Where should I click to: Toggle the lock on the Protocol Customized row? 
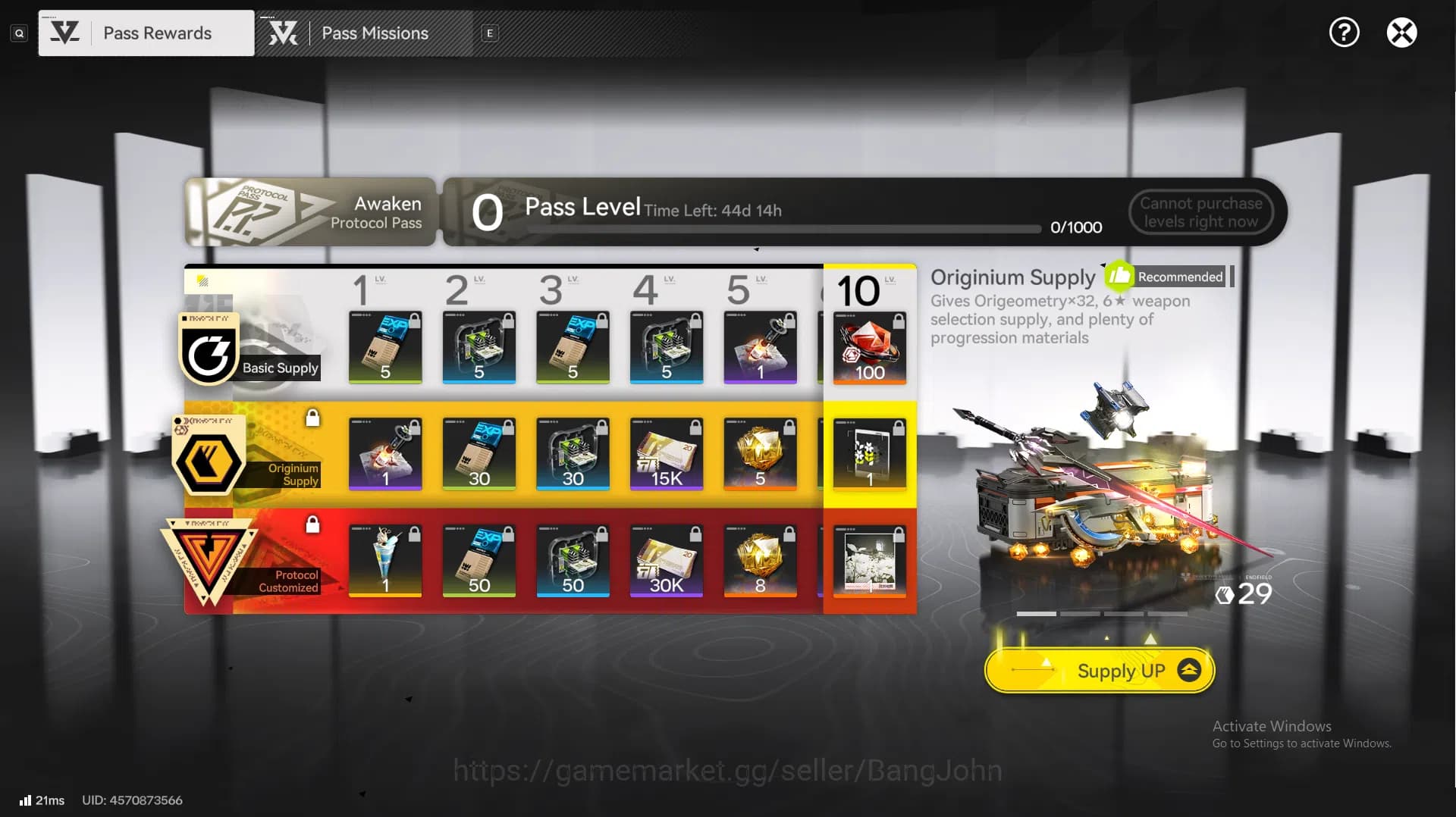[313, 524]
